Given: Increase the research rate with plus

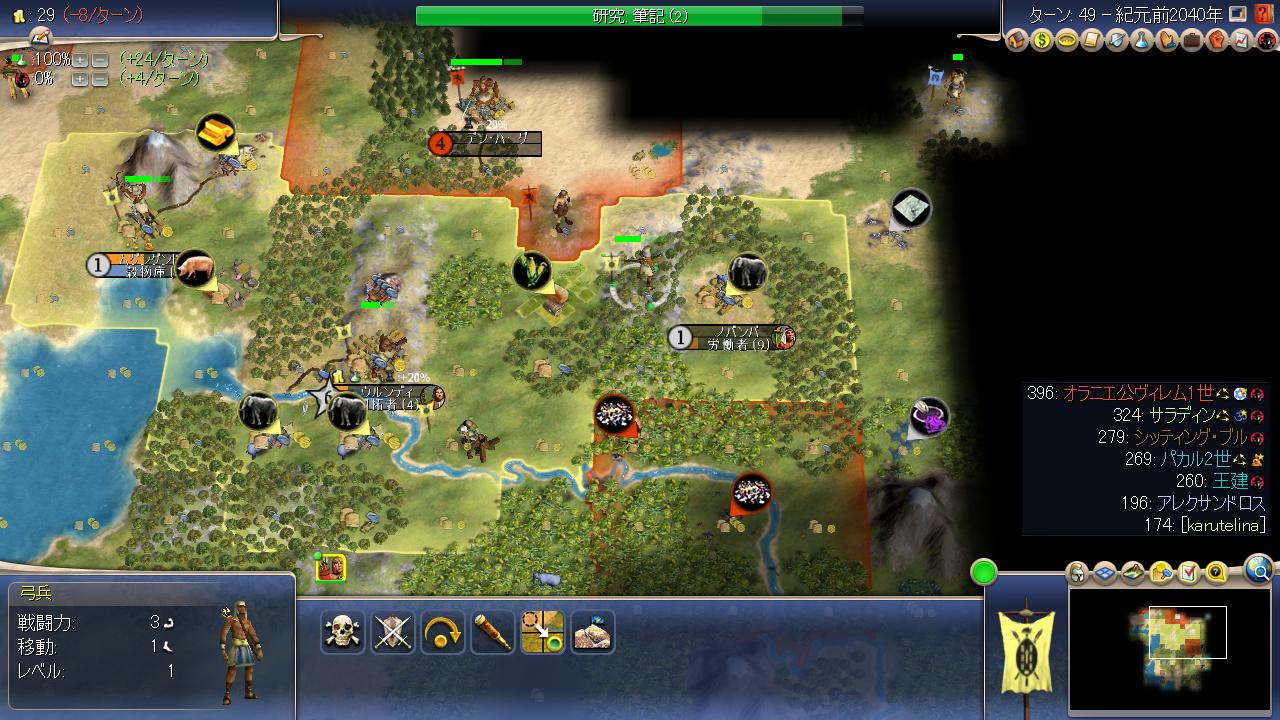Looking at the screenshot, I should coord(80,59).
